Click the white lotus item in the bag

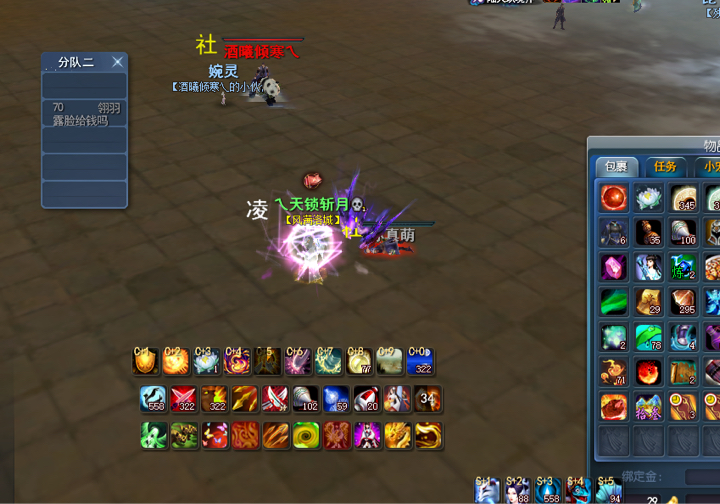point(649,198)
